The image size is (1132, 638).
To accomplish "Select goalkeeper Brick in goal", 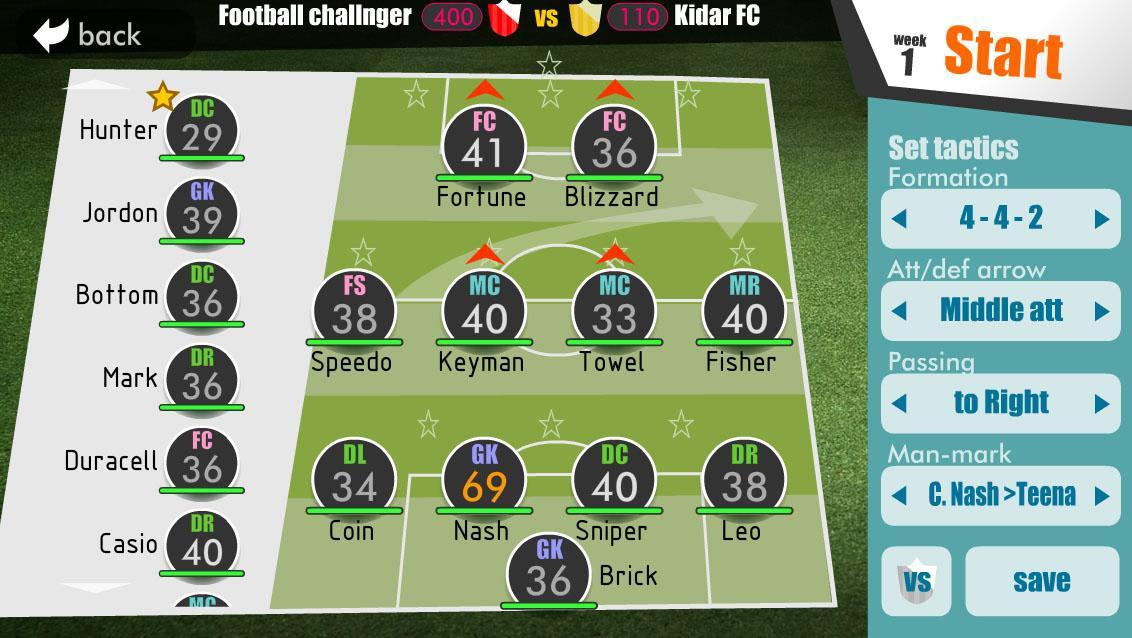I will coord(548,571).
